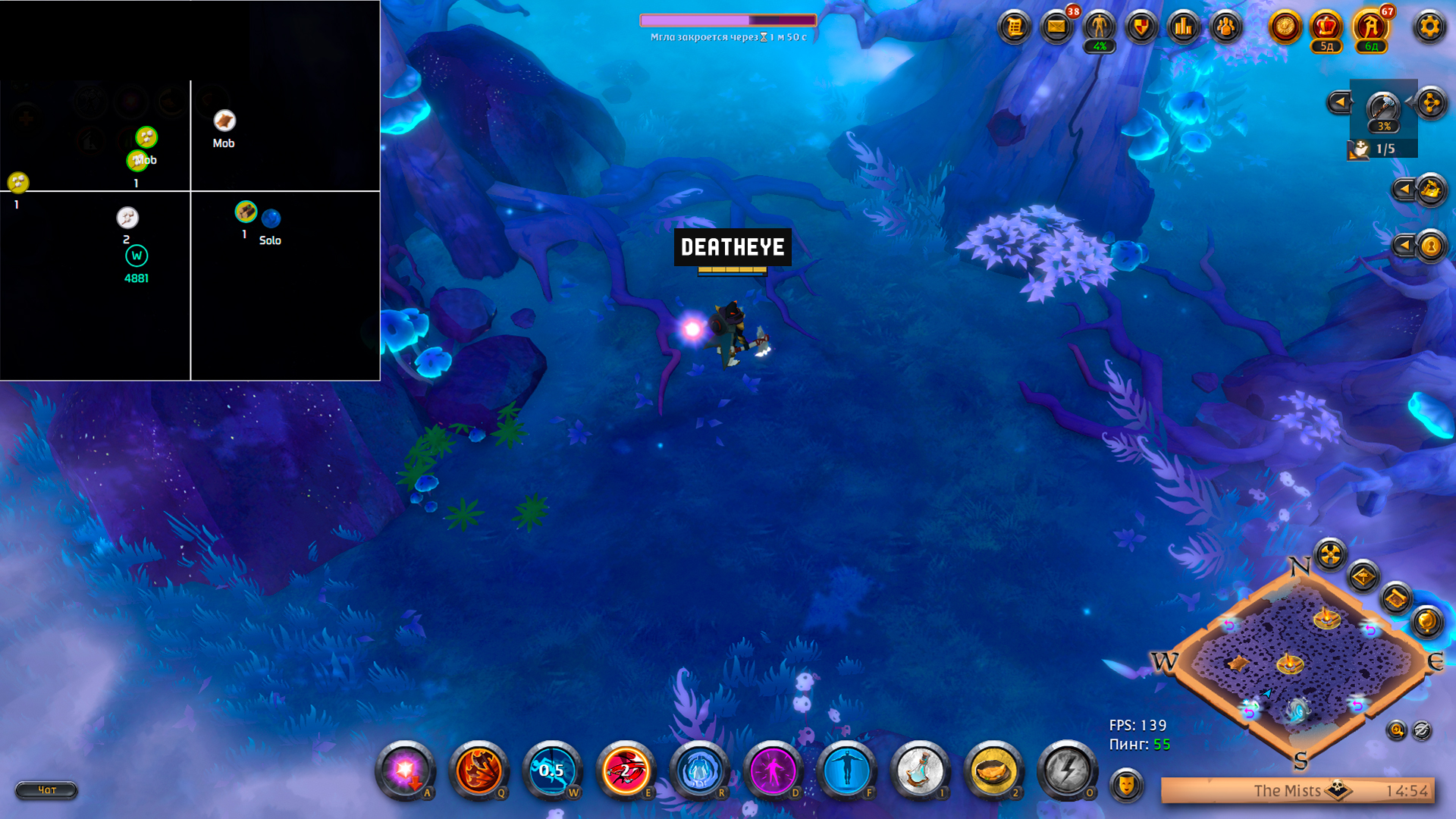Expand the golden keyhole side panel arrow
Viewport: 1456px width, 819px height.
pos(1405,245)
